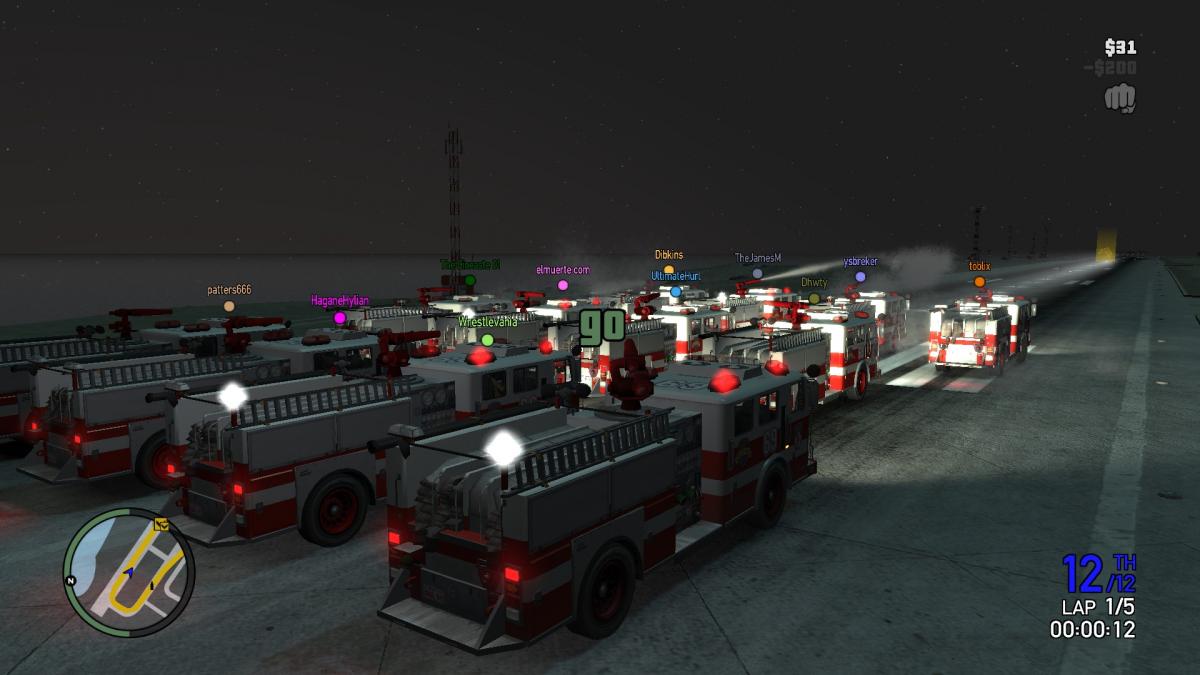This screenshot has height=675, width=1200.
Task: Select toolix's orange player tag
Action: coord(979,267)
